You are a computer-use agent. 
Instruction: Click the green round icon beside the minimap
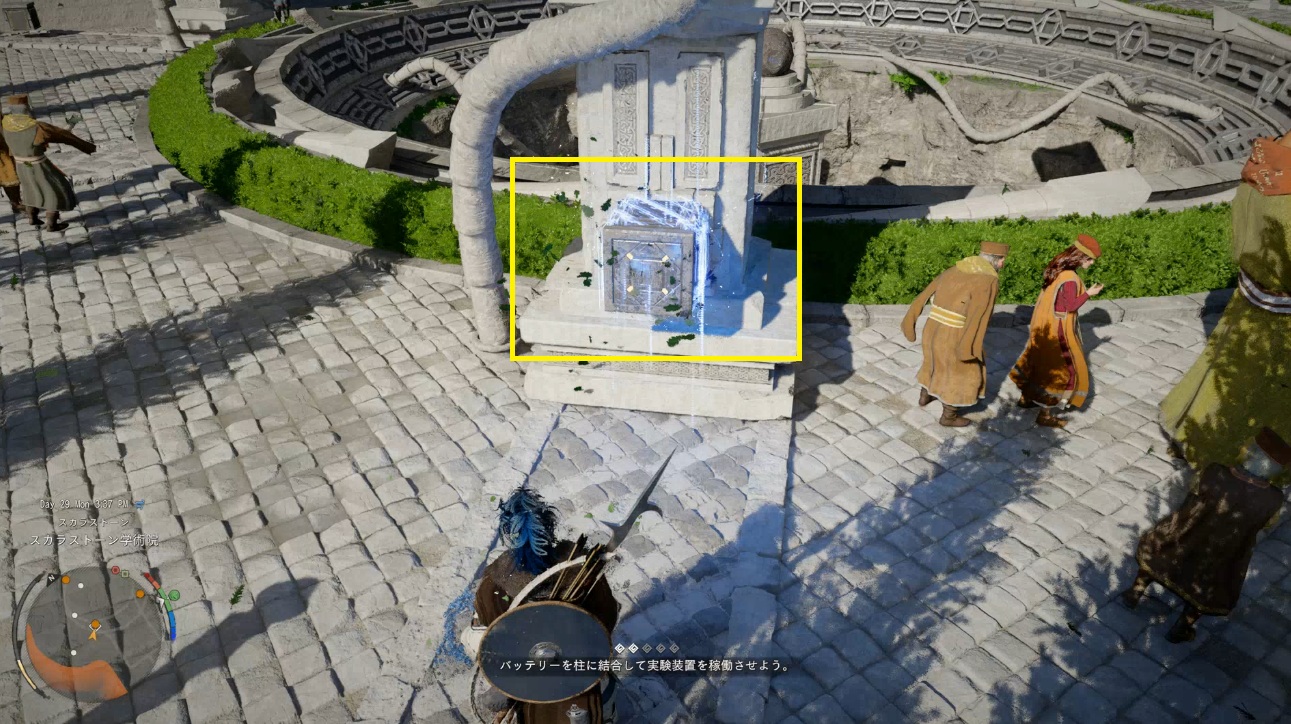173,597
